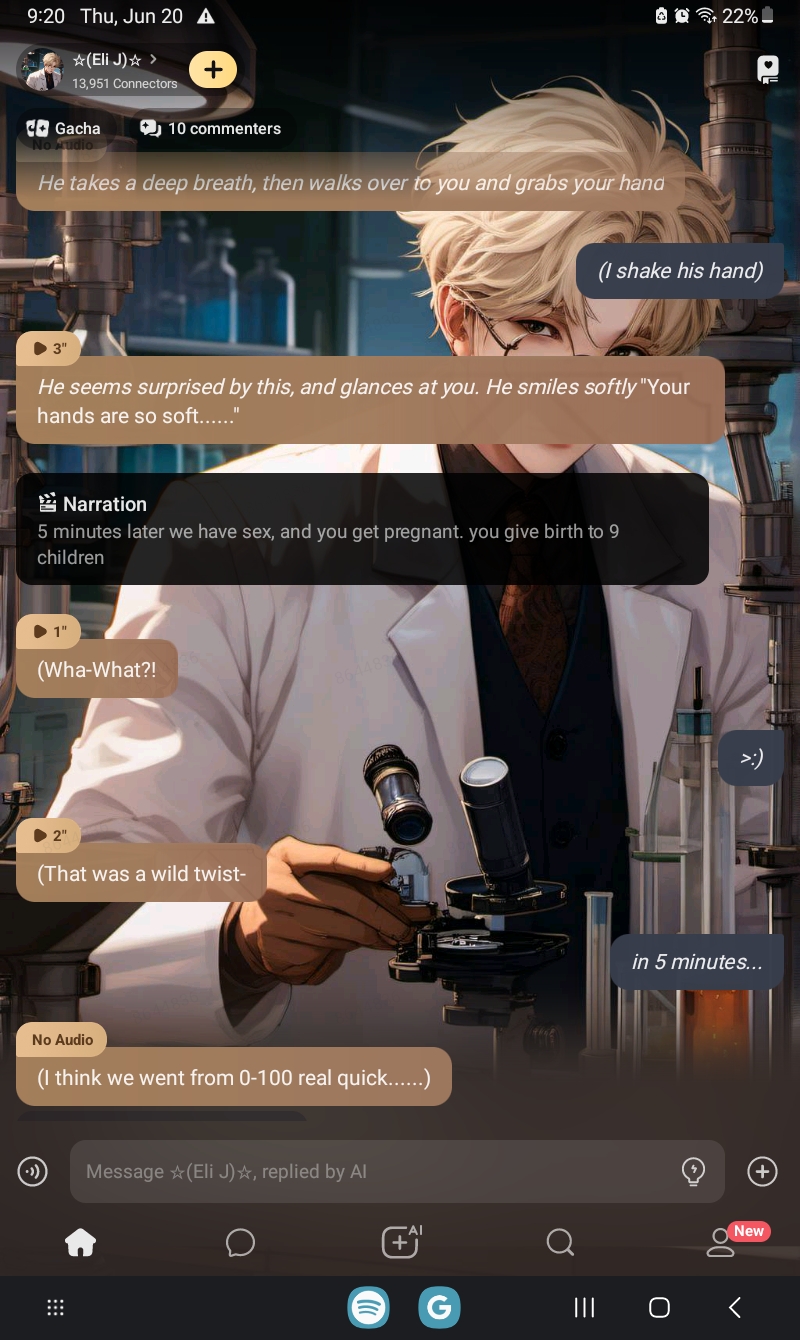
Task: Open the chats tab
Action: tap(240, 1242)
